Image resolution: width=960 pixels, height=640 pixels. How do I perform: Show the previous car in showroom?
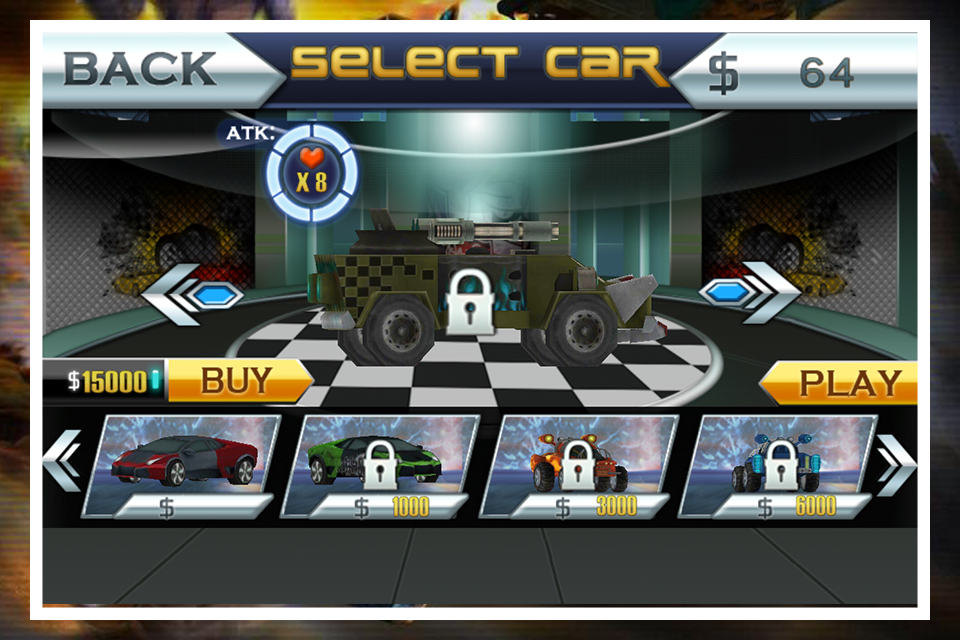coord(192,295)
